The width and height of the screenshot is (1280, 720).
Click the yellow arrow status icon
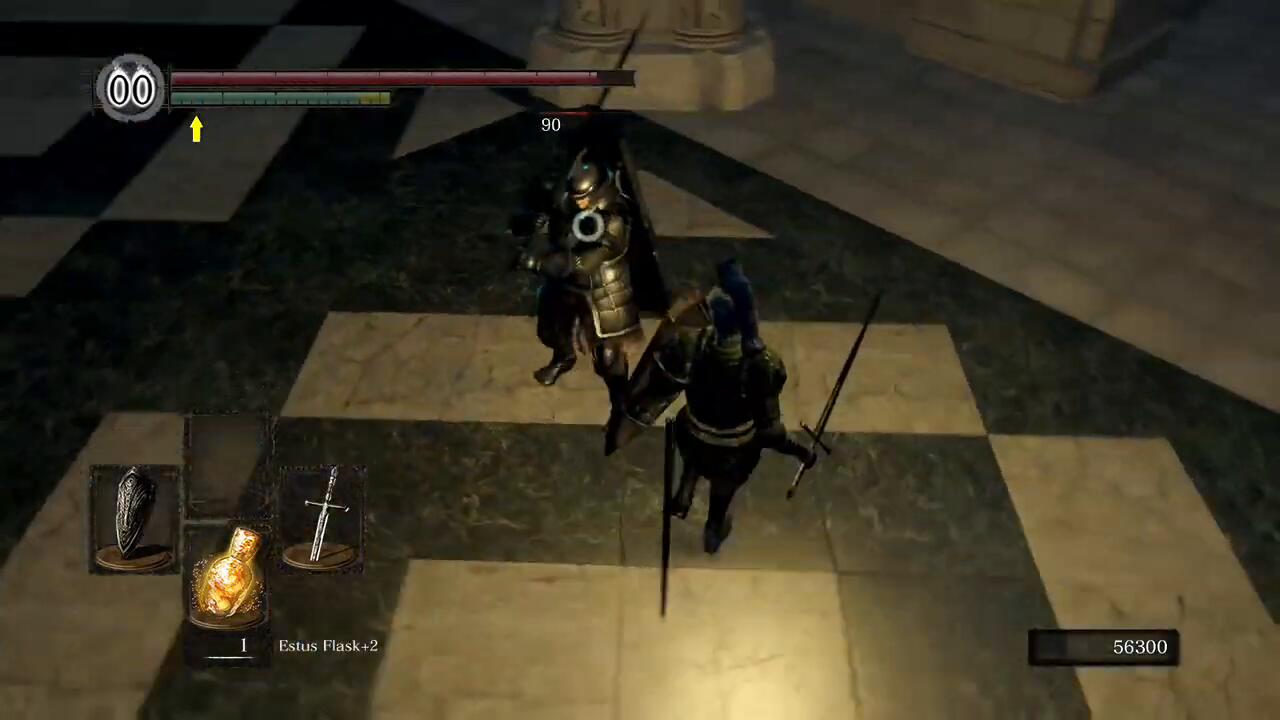pyautogui.click(x=196, y=129)
